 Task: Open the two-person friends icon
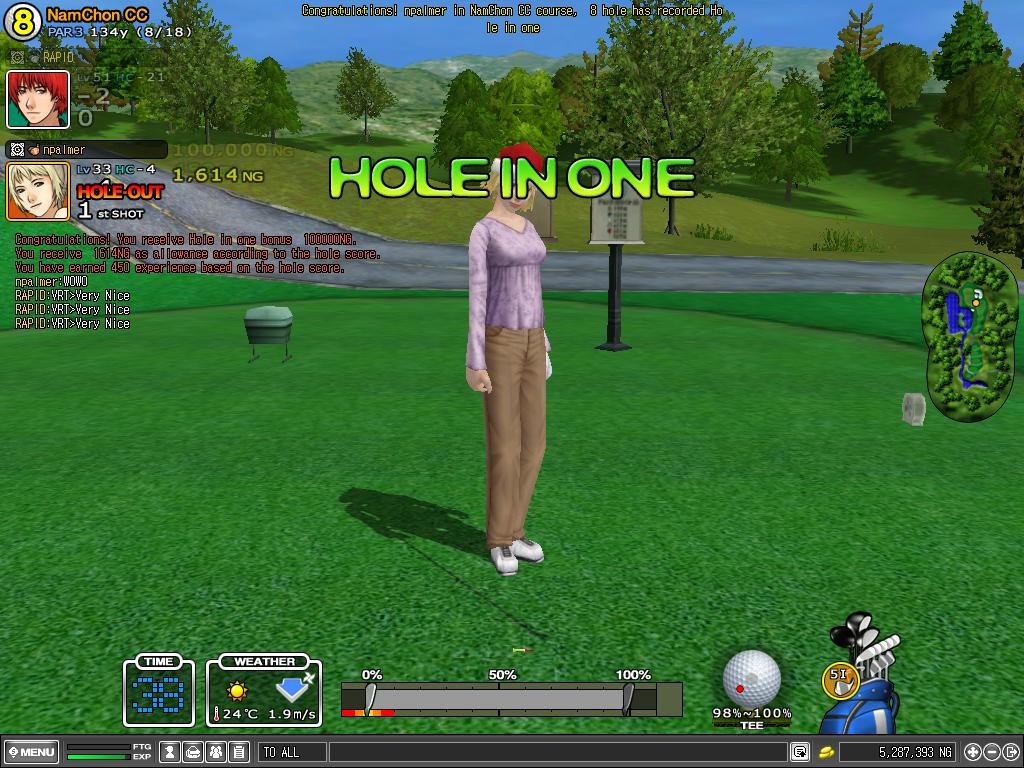tap(216, 752)
